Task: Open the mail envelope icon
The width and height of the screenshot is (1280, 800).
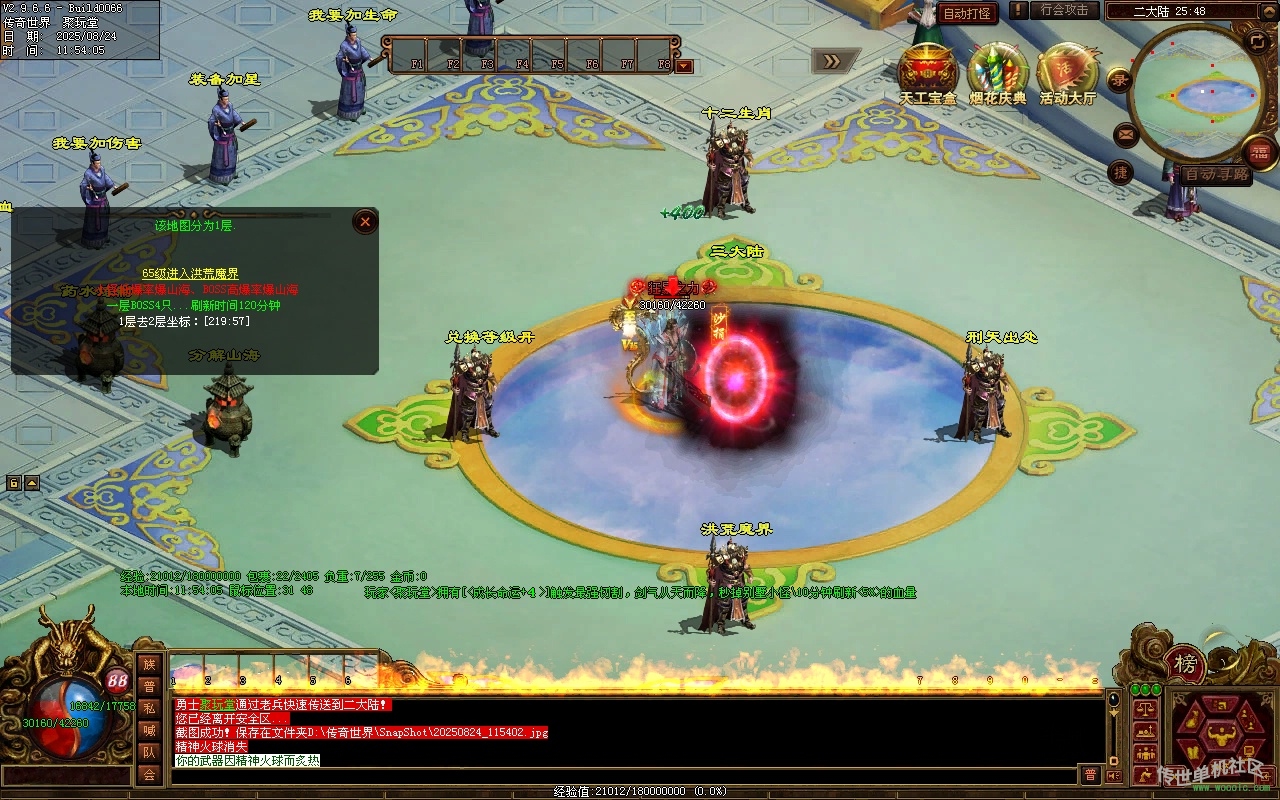Action: [x=1126, y=134]
